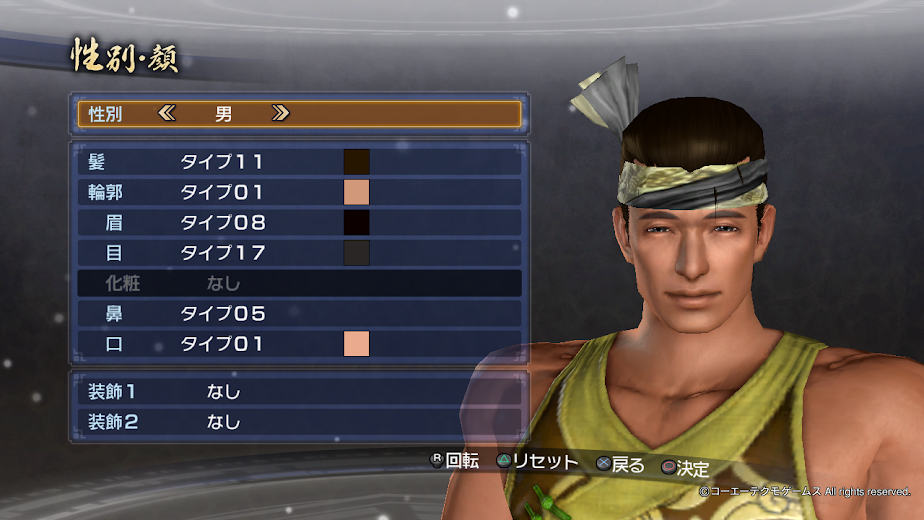Choose the hair color swatch
Image resolution: width=924 pixels, height=520 pixels.
click(x=357, y=162)
